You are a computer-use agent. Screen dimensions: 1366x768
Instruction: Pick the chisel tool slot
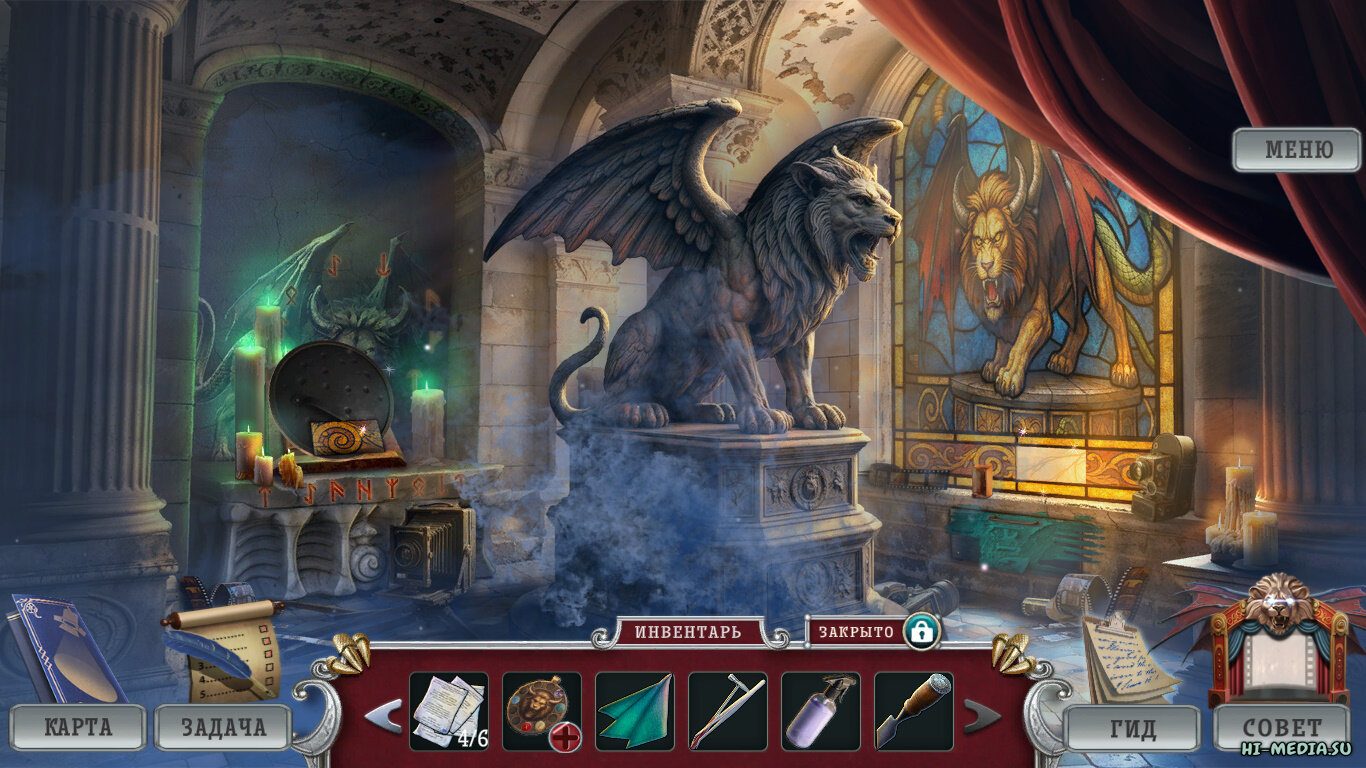[x=913, y=711]
